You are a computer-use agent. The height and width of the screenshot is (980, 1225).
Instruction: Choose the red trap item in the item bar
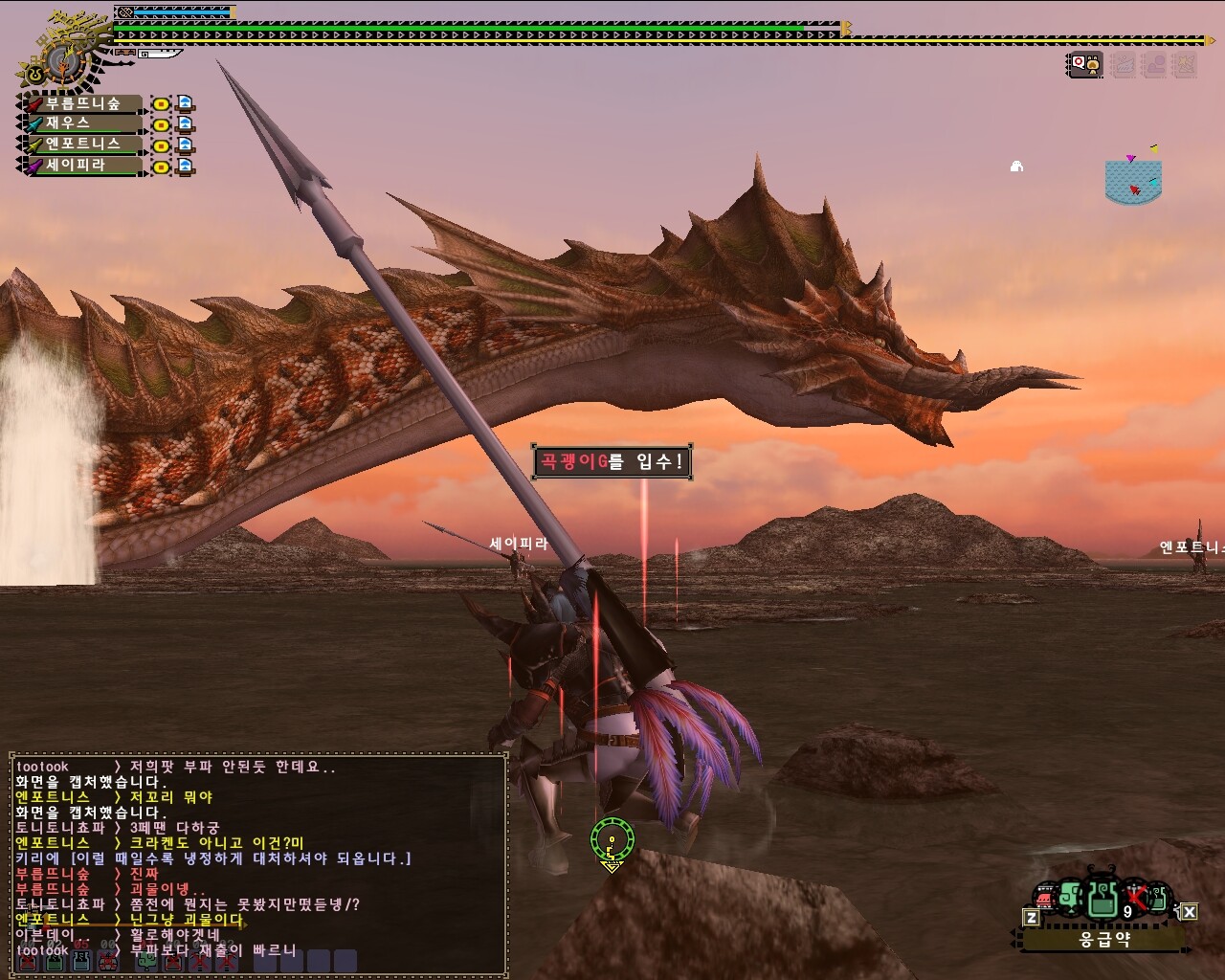tap(1046, 900)
